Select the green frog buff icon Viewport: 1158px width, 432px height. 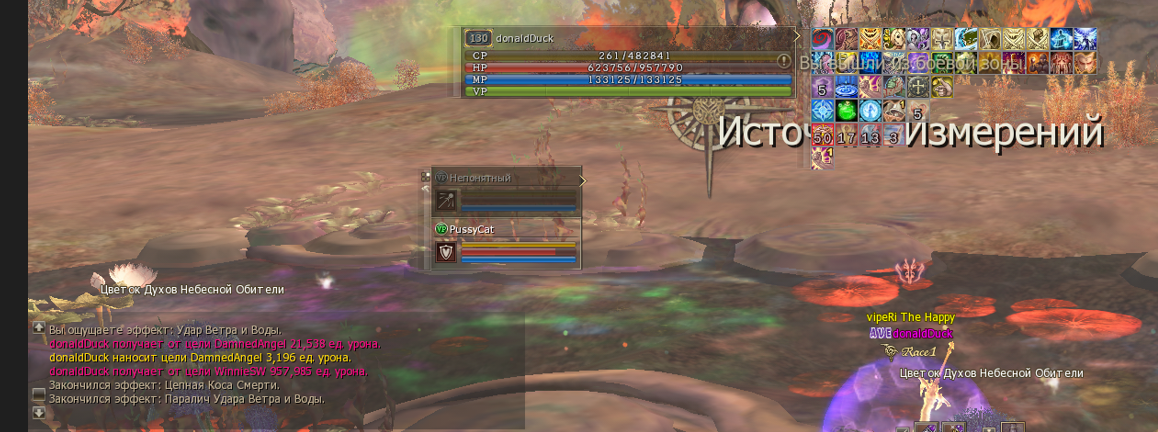coord(846,110)
